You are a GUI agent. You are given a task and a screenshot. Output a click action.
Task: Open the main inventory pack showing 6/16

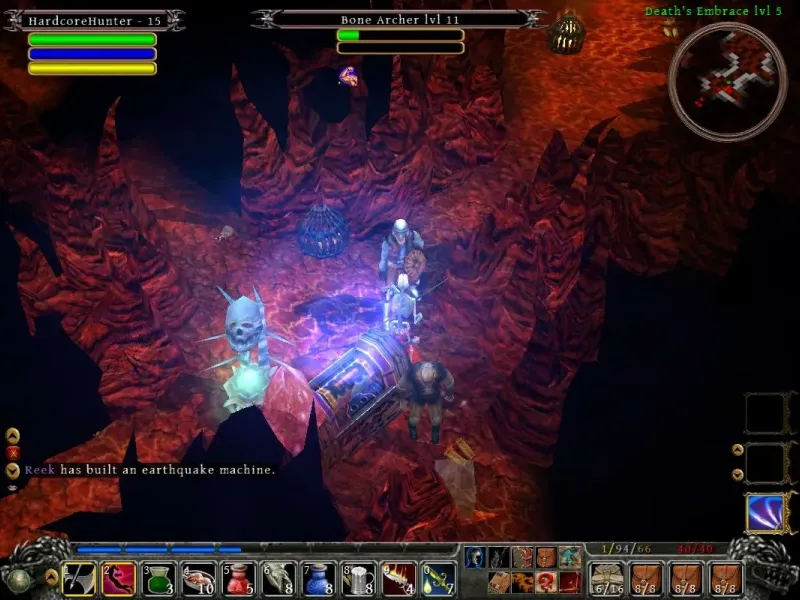pyautogui.click(x=606, y=578)
